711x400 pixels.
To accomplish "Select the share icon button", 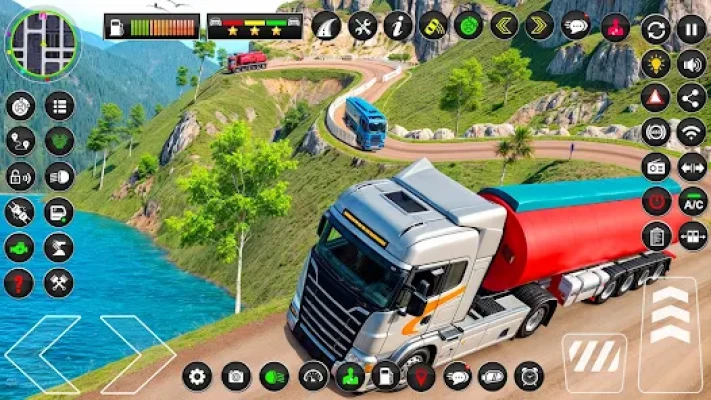I will (691, 97).
